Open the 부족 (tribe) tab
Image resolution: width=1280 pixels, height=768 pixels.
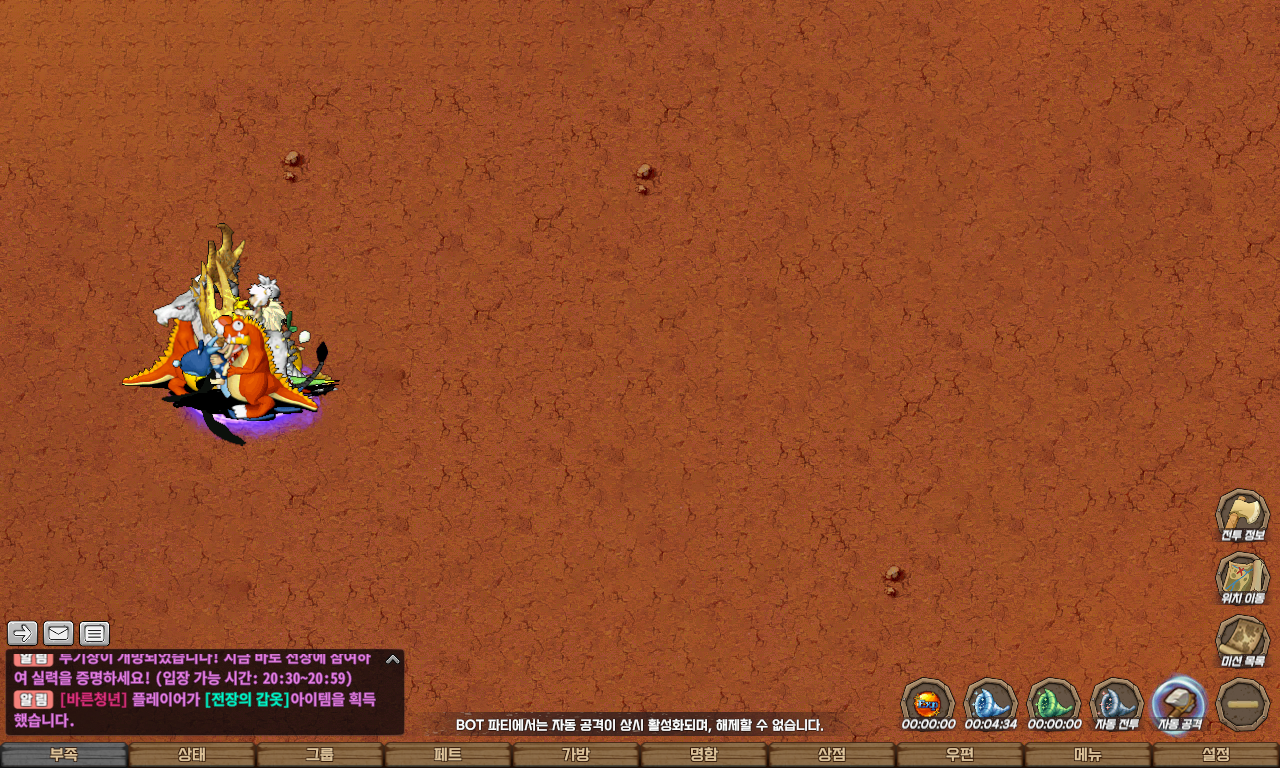pos(64,755)
